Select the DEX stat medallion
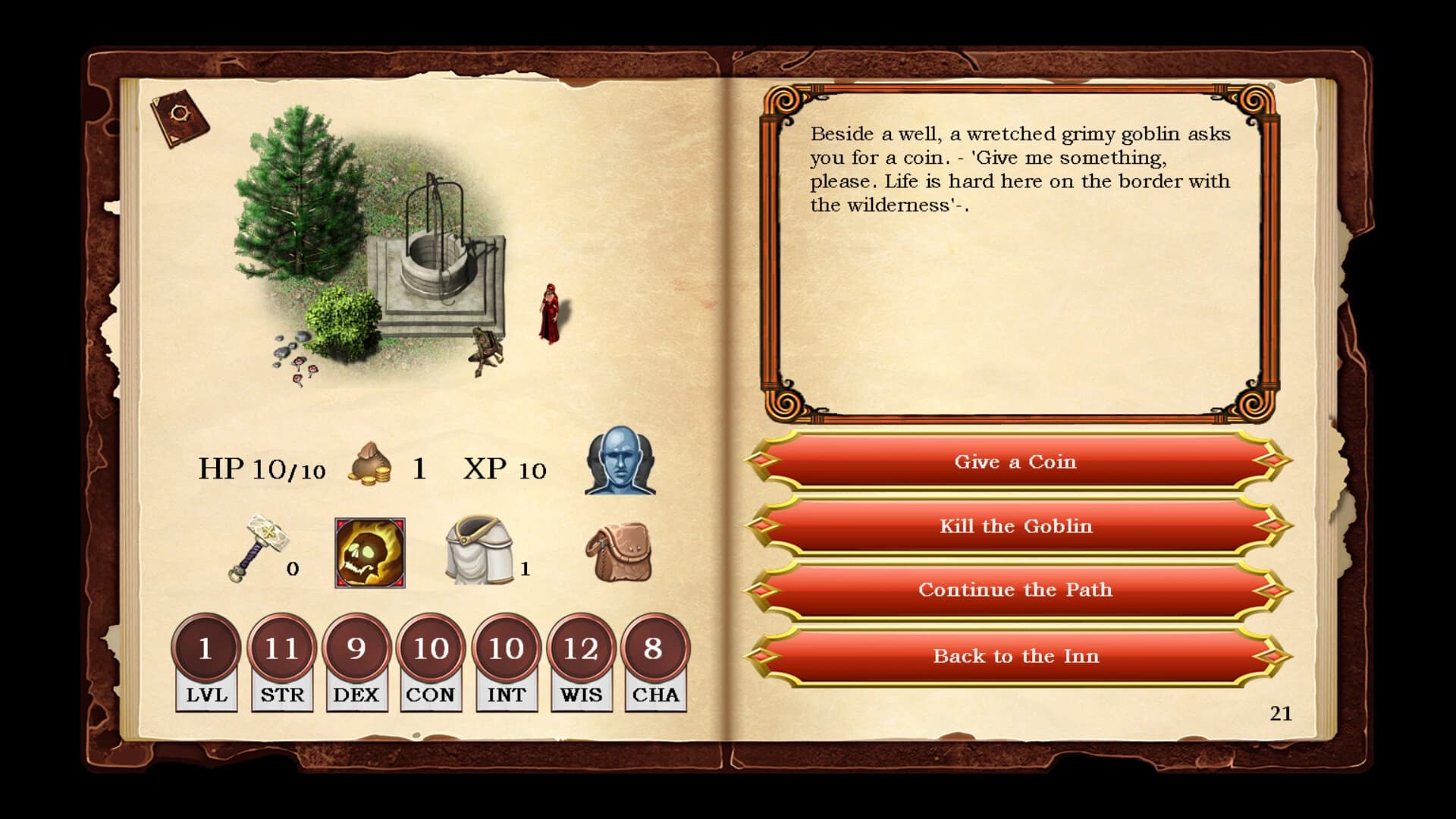 [356, 648]
